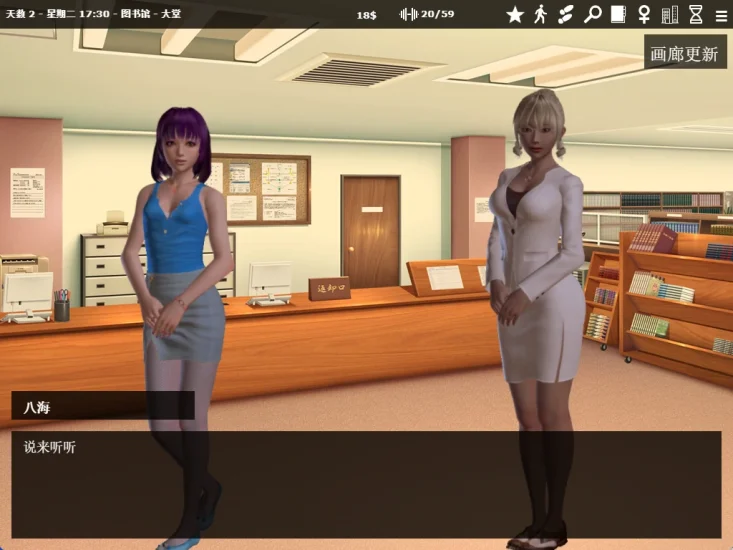Select the walking person icon
The image size is (733, 550).
pyautogui.click(x=541, y=14)
